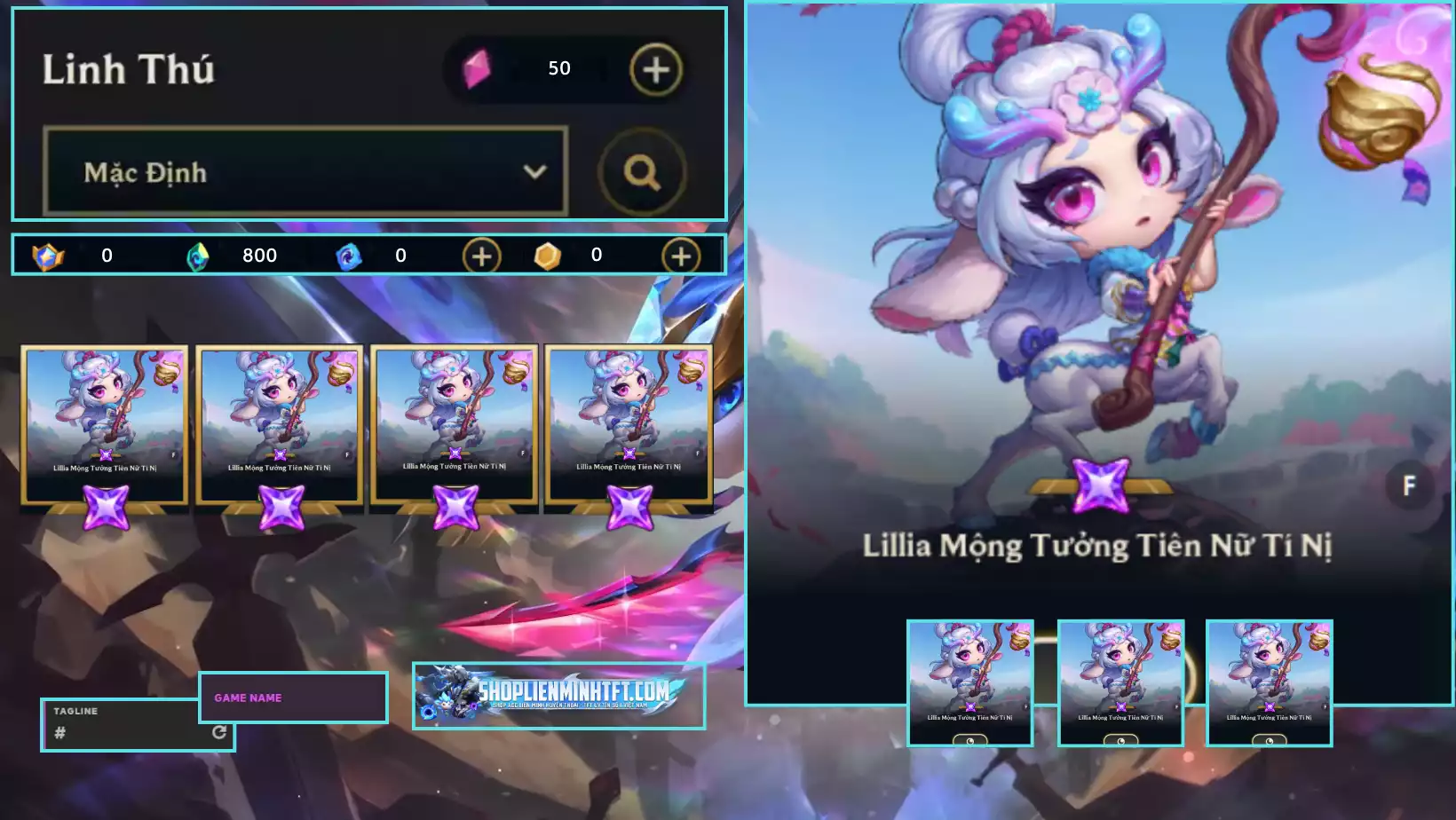This screenshot has width=1456, height=820.
Task: Select the golden crown battle pass icon
Action: pyautogui.click(x=50, y=256)
